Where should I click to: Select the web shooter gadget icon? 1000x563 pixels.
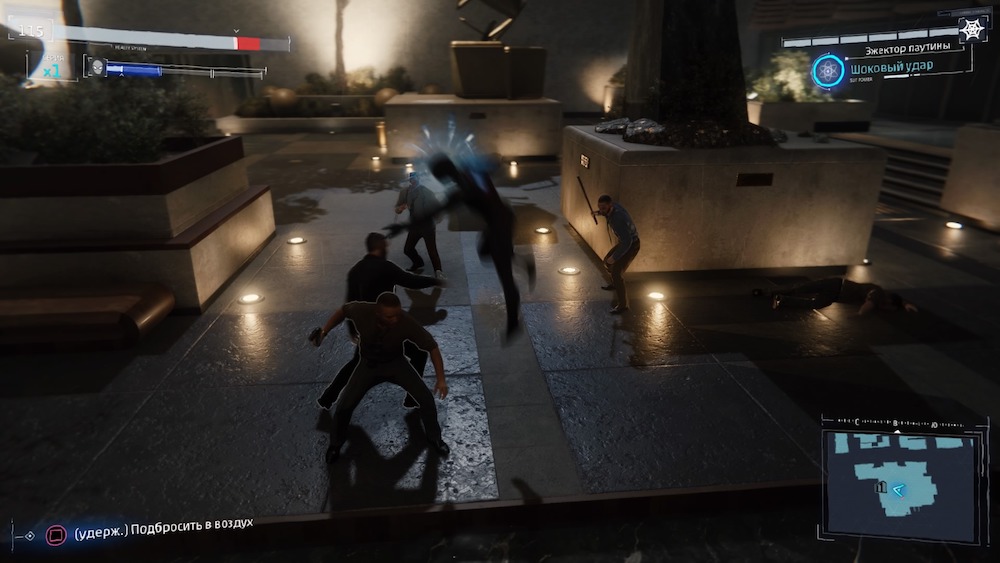971,30
